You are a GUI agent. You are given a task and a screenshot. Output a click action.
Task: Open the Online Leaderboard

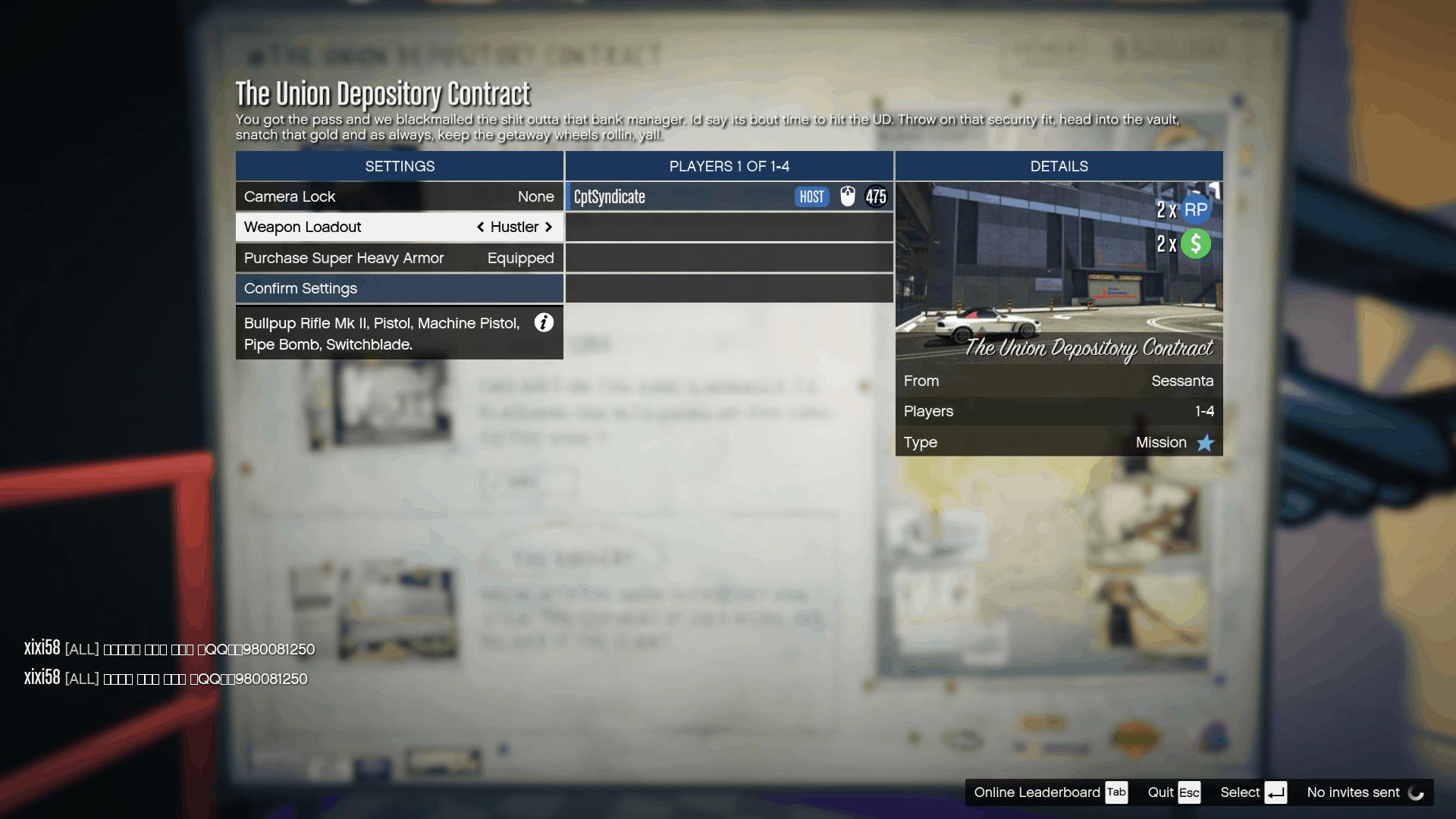(1037, 792)
